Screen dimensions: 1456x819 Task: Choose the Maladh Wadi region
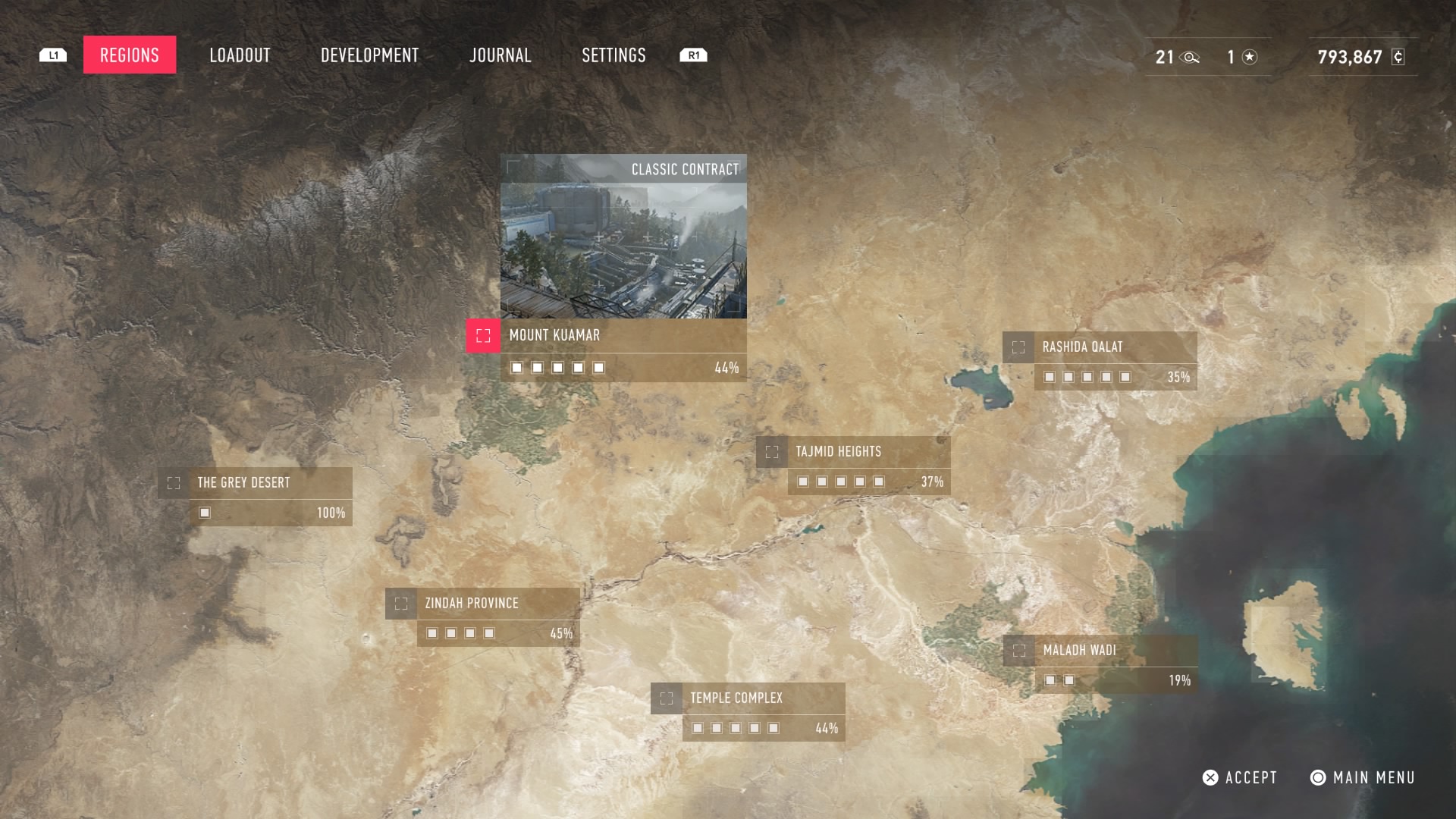1079,651
